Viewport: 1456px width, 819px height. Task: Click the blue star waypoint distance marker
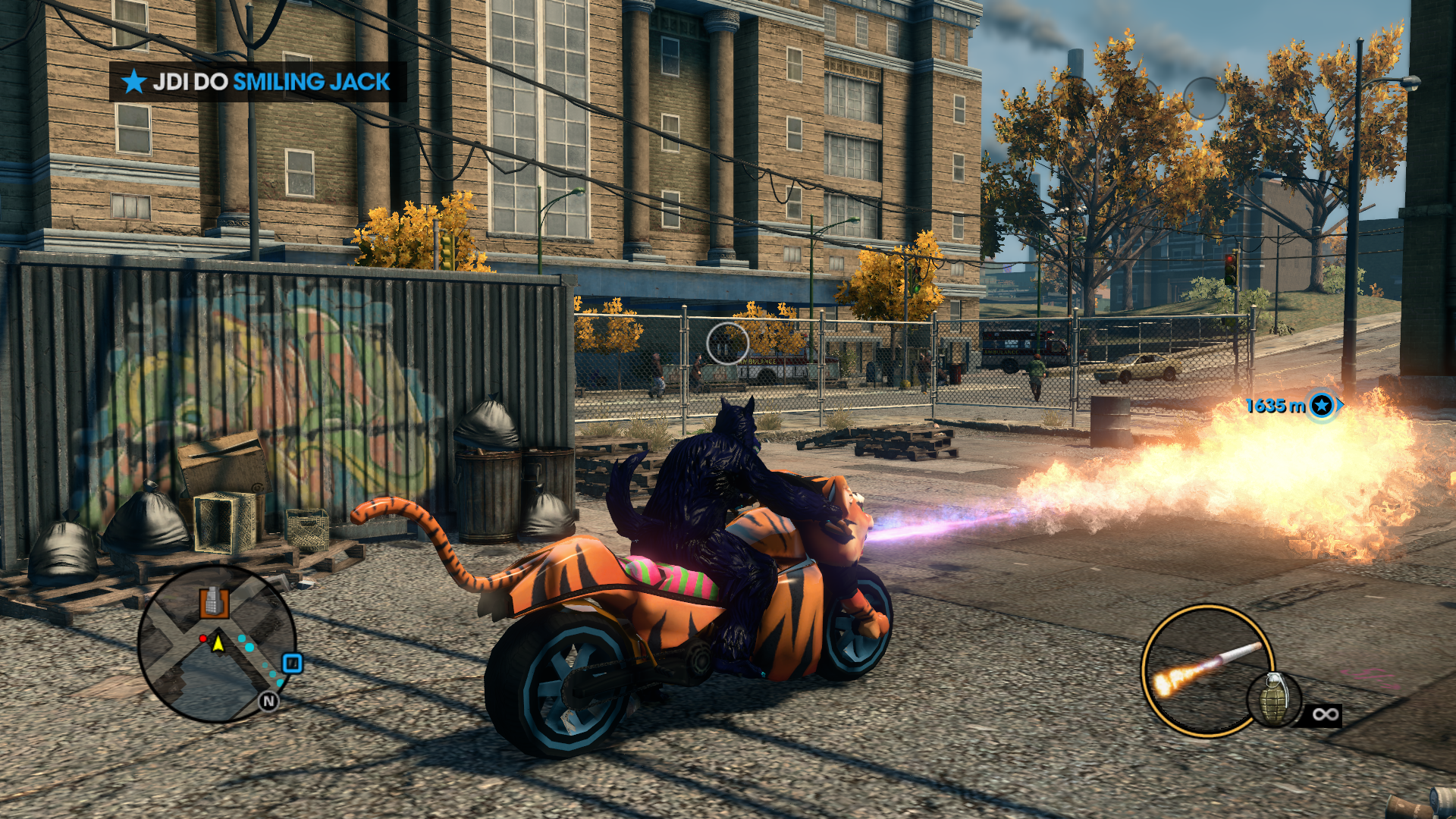(1321, 406)
